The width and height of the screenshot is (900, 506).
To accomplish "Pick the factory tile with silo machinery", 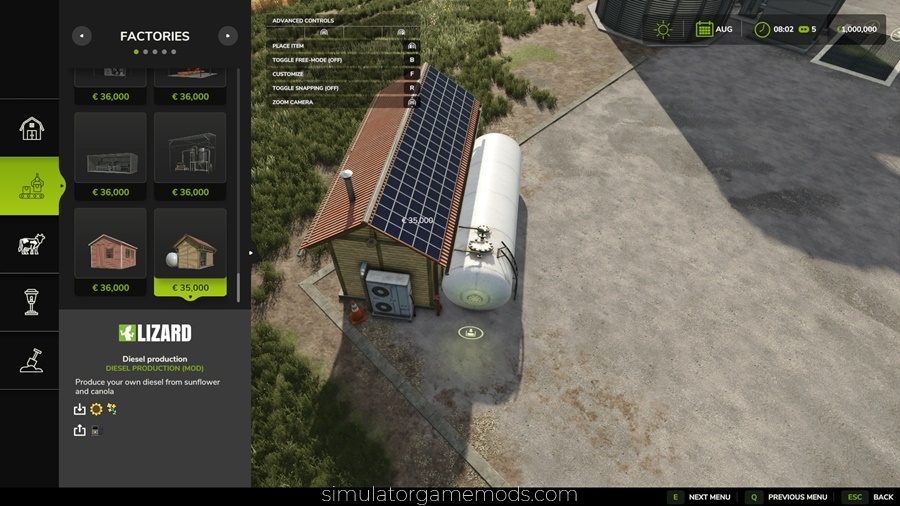I will coord(190,156).
